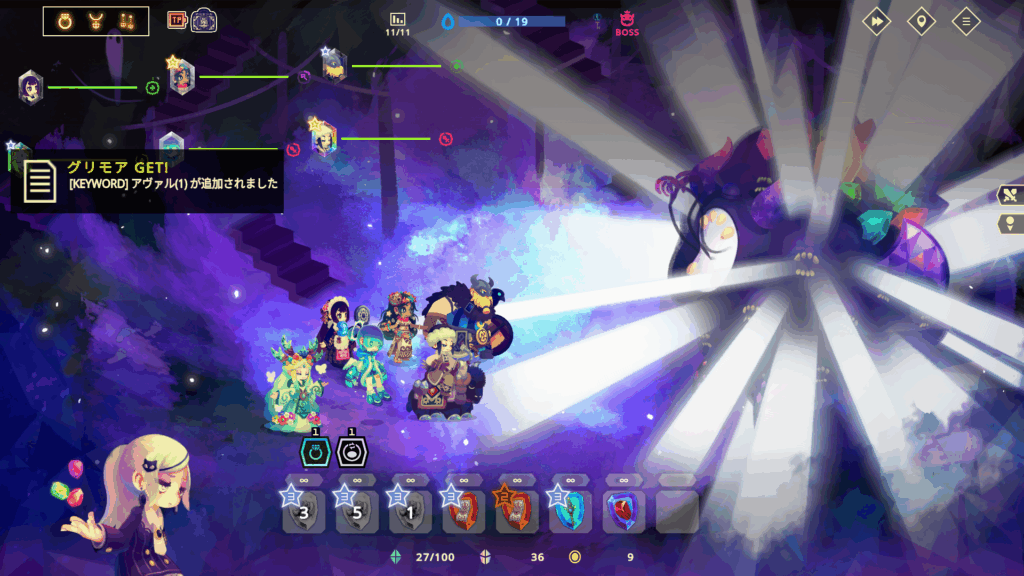
Task: Open the hamburger menu
Action: pos(965,21)
